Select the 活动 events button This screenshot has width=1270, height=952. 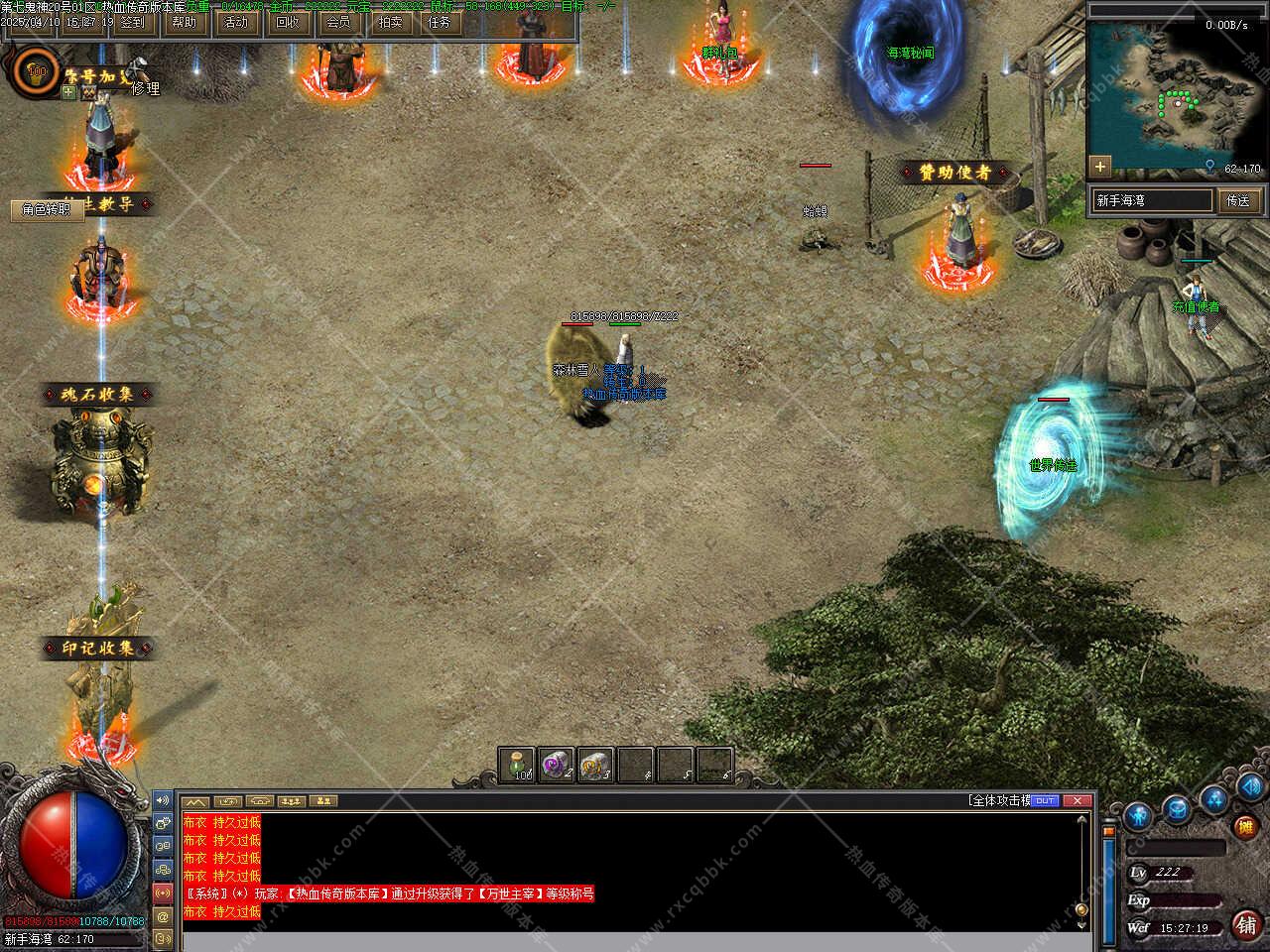pyautogui.click(x=236, y=22)
